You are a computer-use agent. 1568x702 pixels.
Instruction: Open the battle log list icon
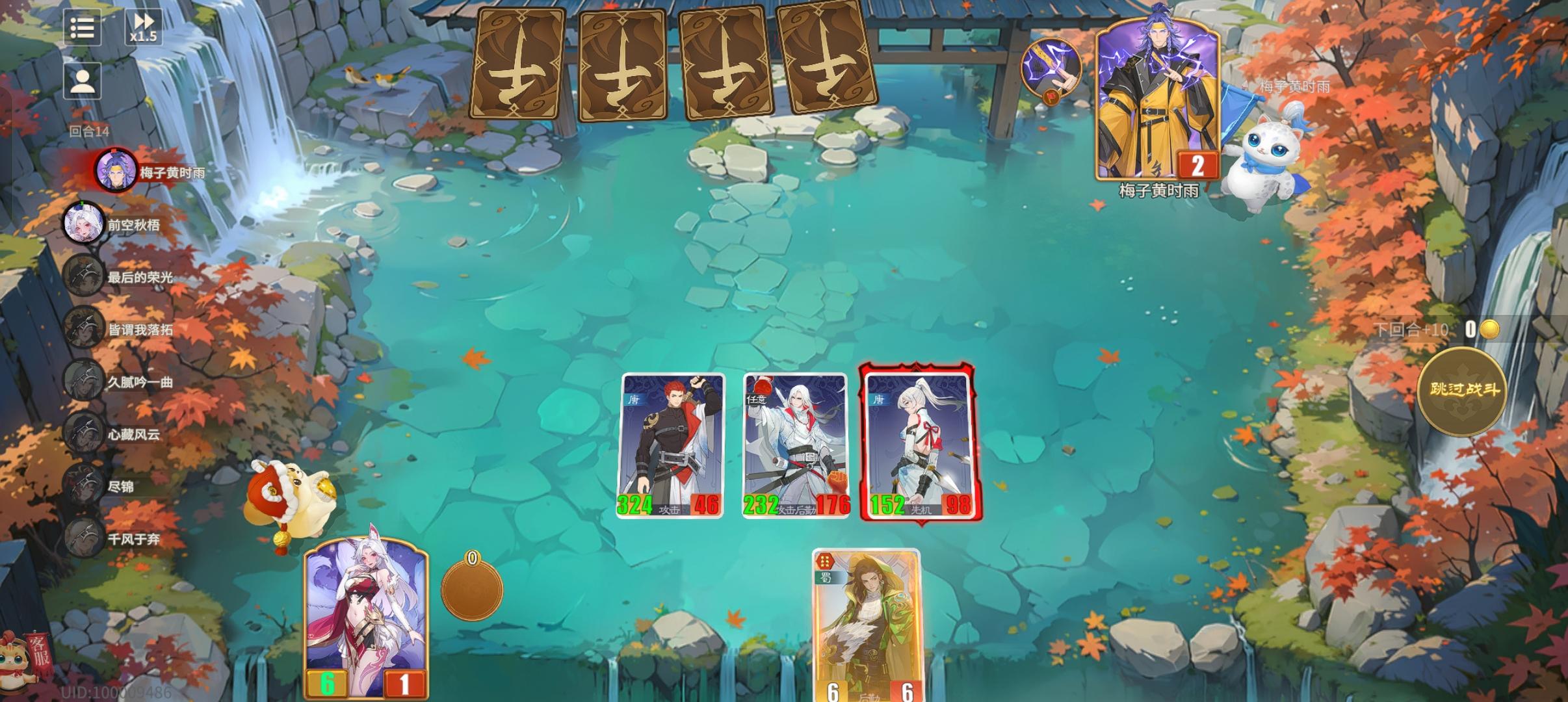pyautogui.click(x=83, y=29)
